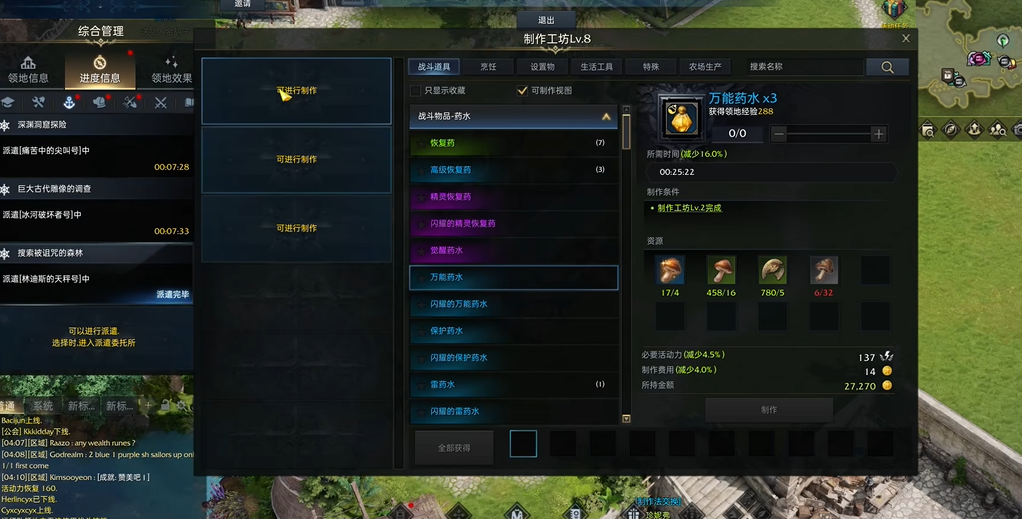Close the 制作工坊 crafting window
Viewport: 1022px width, 519px height.
(x=906, y=38)
